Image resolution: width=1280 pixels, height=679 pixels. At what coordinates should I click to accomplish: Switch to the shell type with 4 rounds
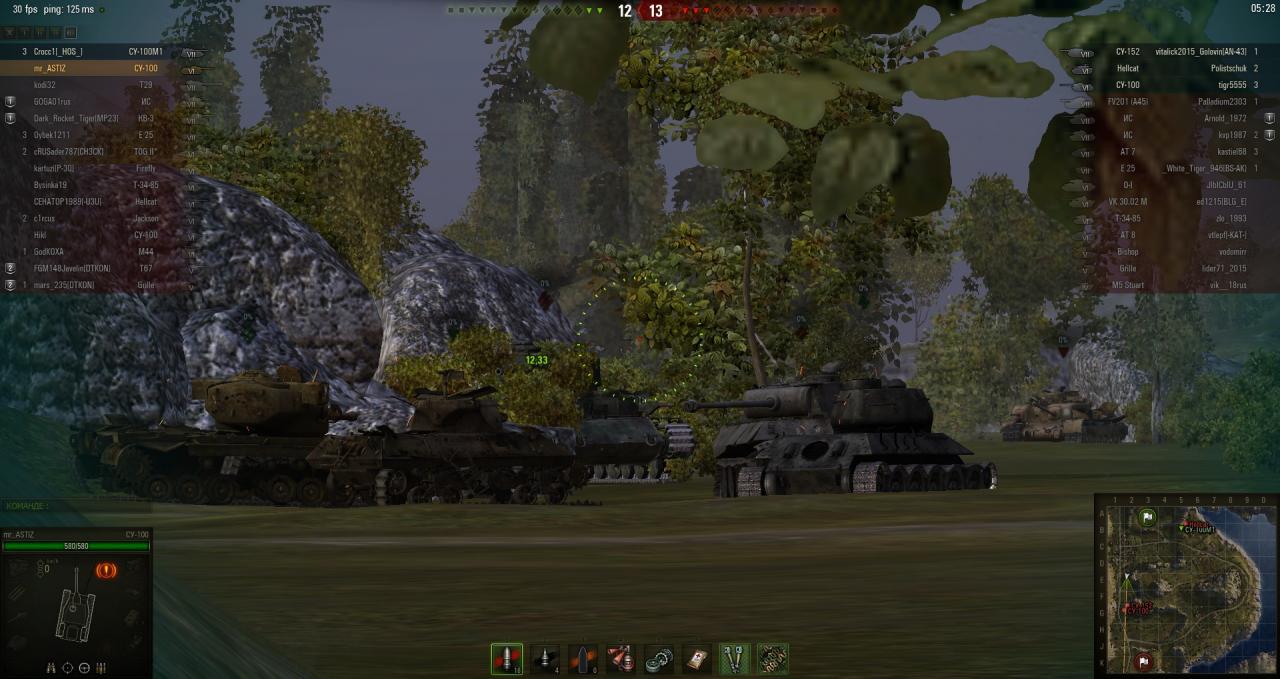(x=545, y=659)
